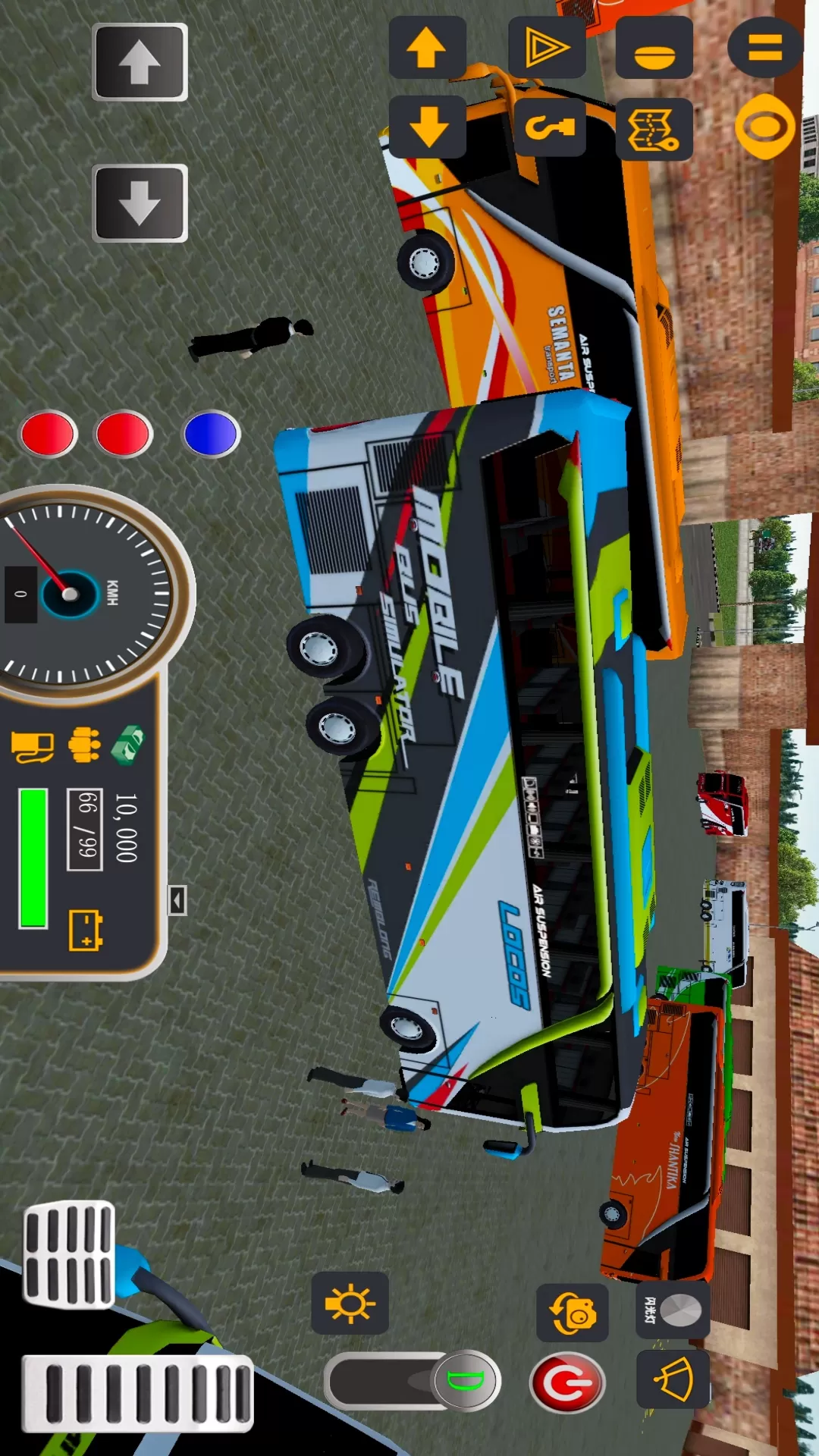Activate the double triangle icon button
The image size is (819, 1456).
tap(547, 47)
